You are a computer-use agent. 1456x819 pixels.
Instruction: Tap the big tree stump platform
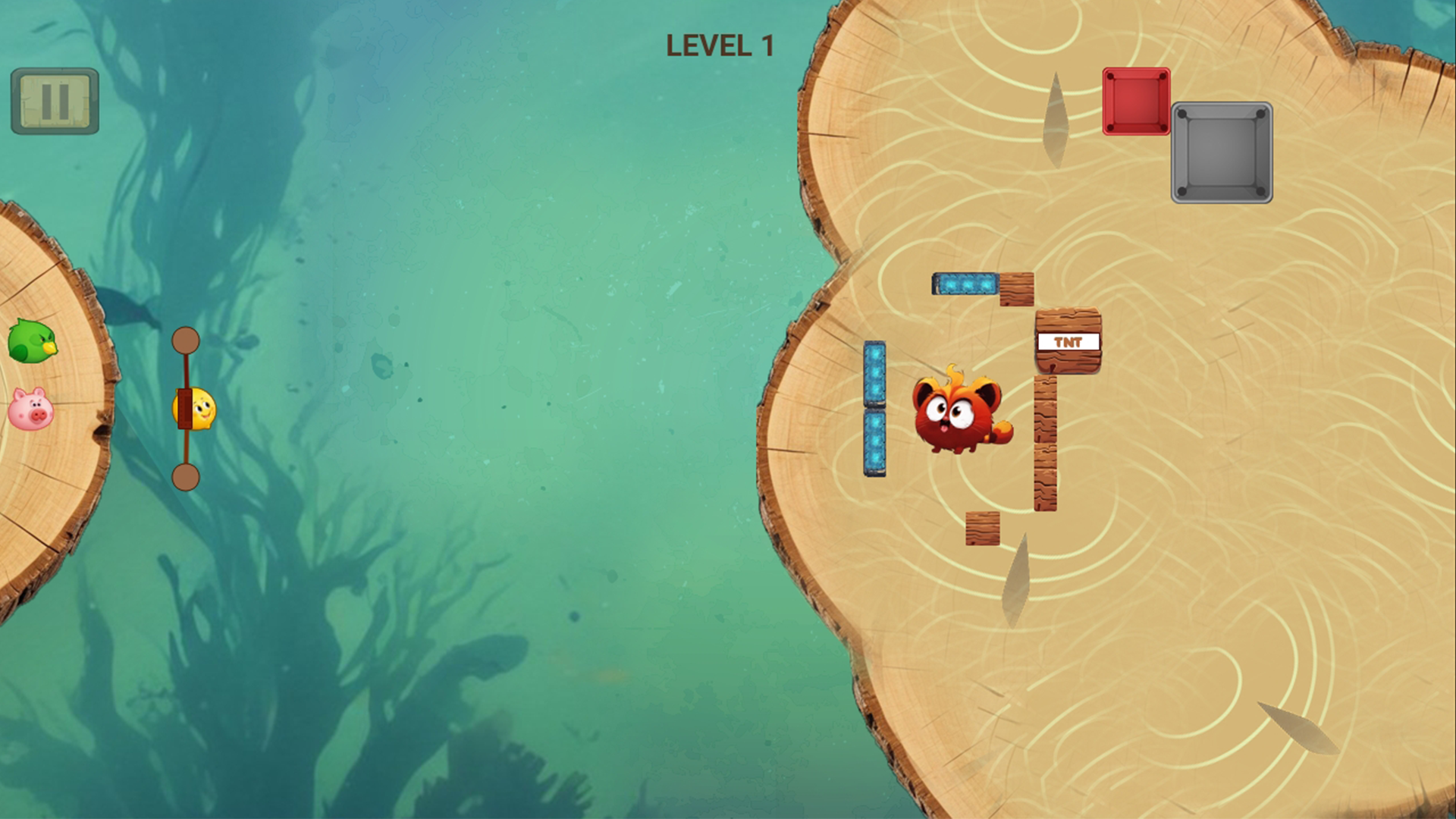[x=1175, y=569]
